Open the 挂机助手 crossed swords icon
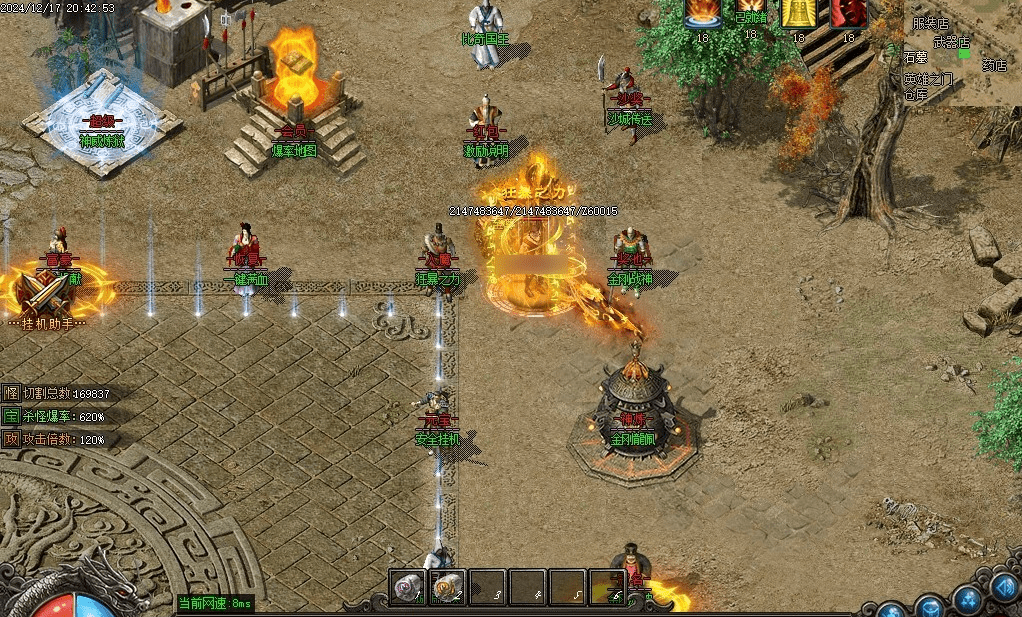This screenshot has height=617, width=1022. pyautogui.click(x=42, y=291)
